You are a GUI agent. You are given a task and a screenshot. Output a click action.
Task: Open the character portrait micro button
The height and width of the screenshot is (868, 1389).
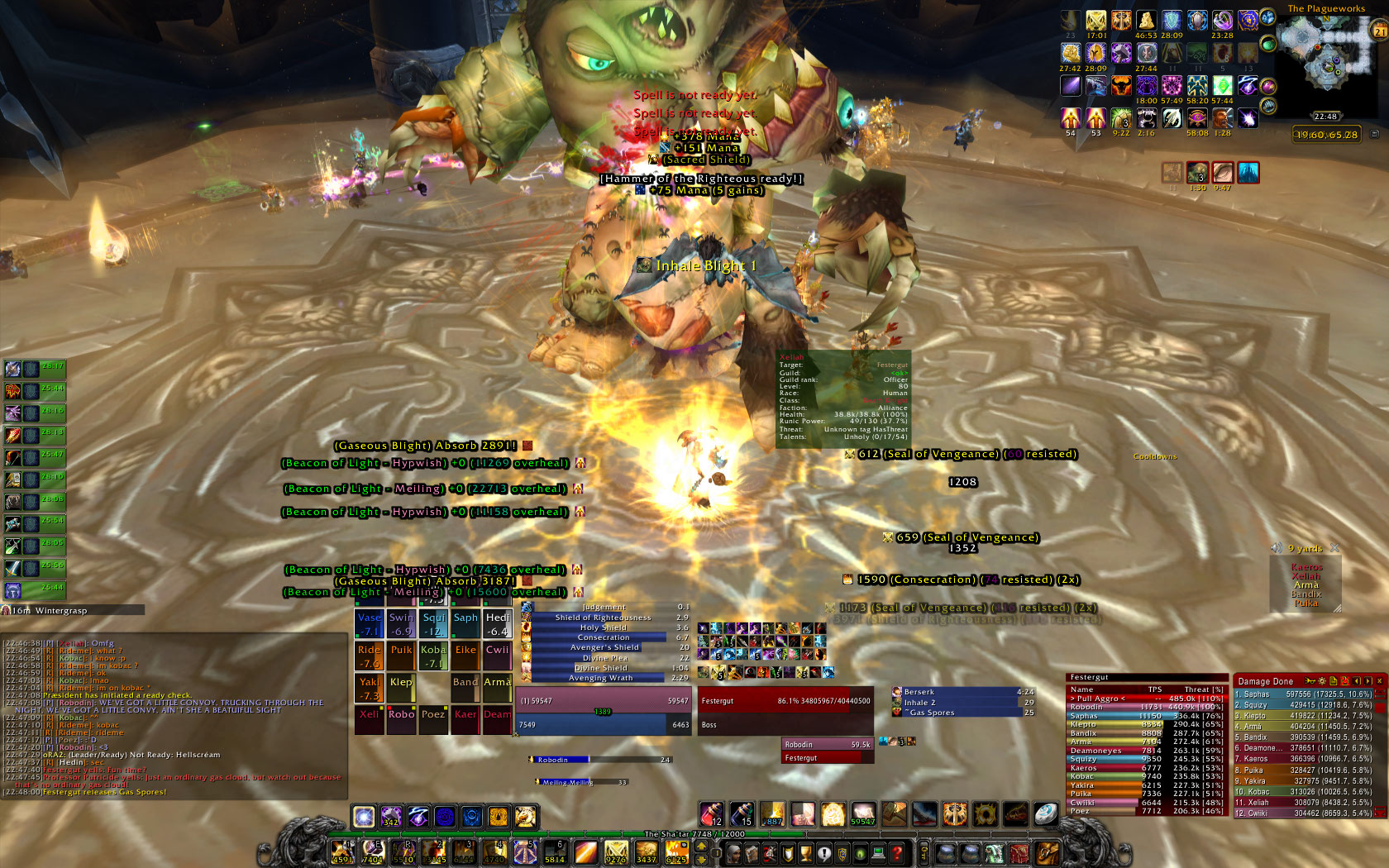[x=733, y=853]
